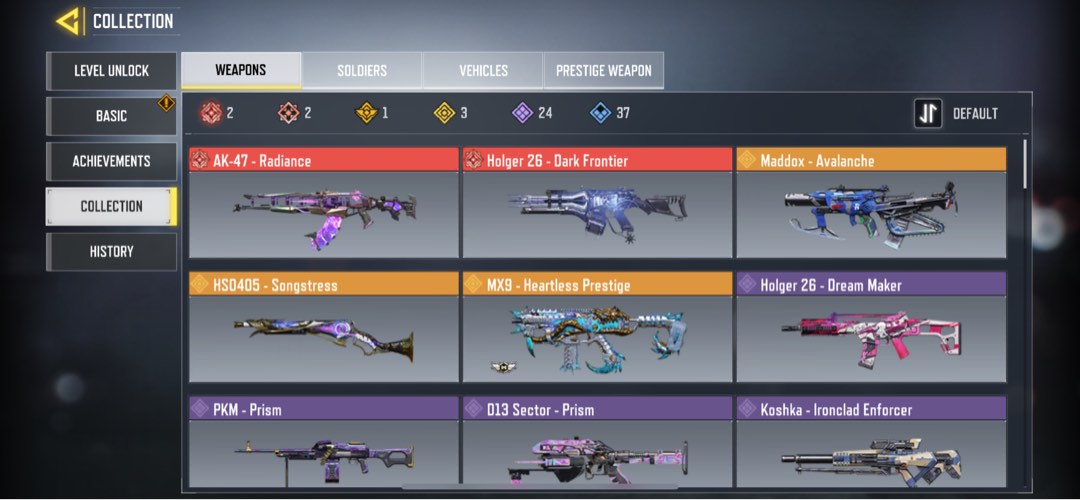Go back using the yellow arrow
Viewport: 1080px width, 500px height.
68,21
